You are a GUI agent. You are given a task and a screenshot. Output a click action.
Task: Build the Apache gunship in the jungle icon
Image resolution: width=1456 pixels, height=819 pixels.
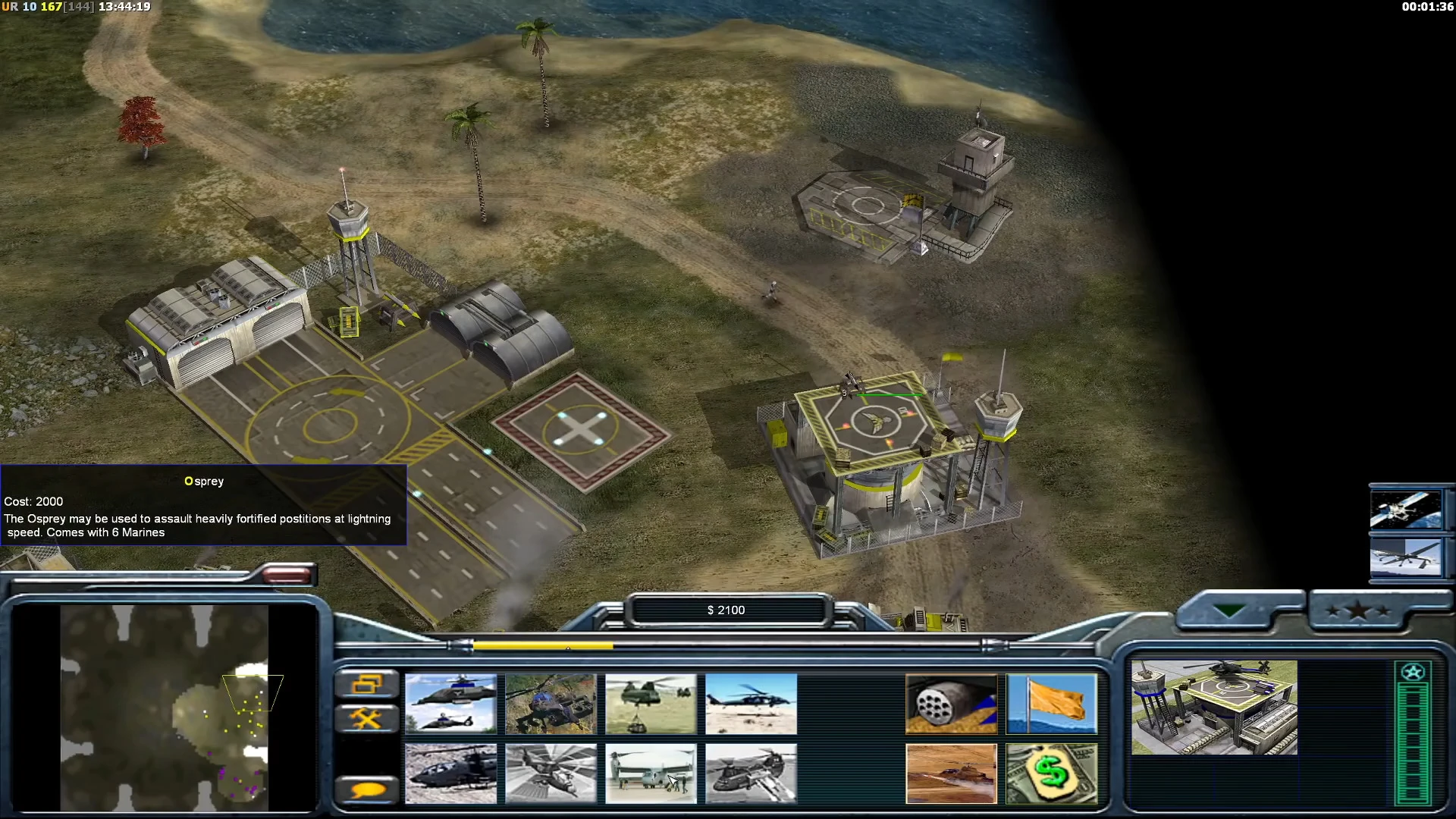click(551, 704)
